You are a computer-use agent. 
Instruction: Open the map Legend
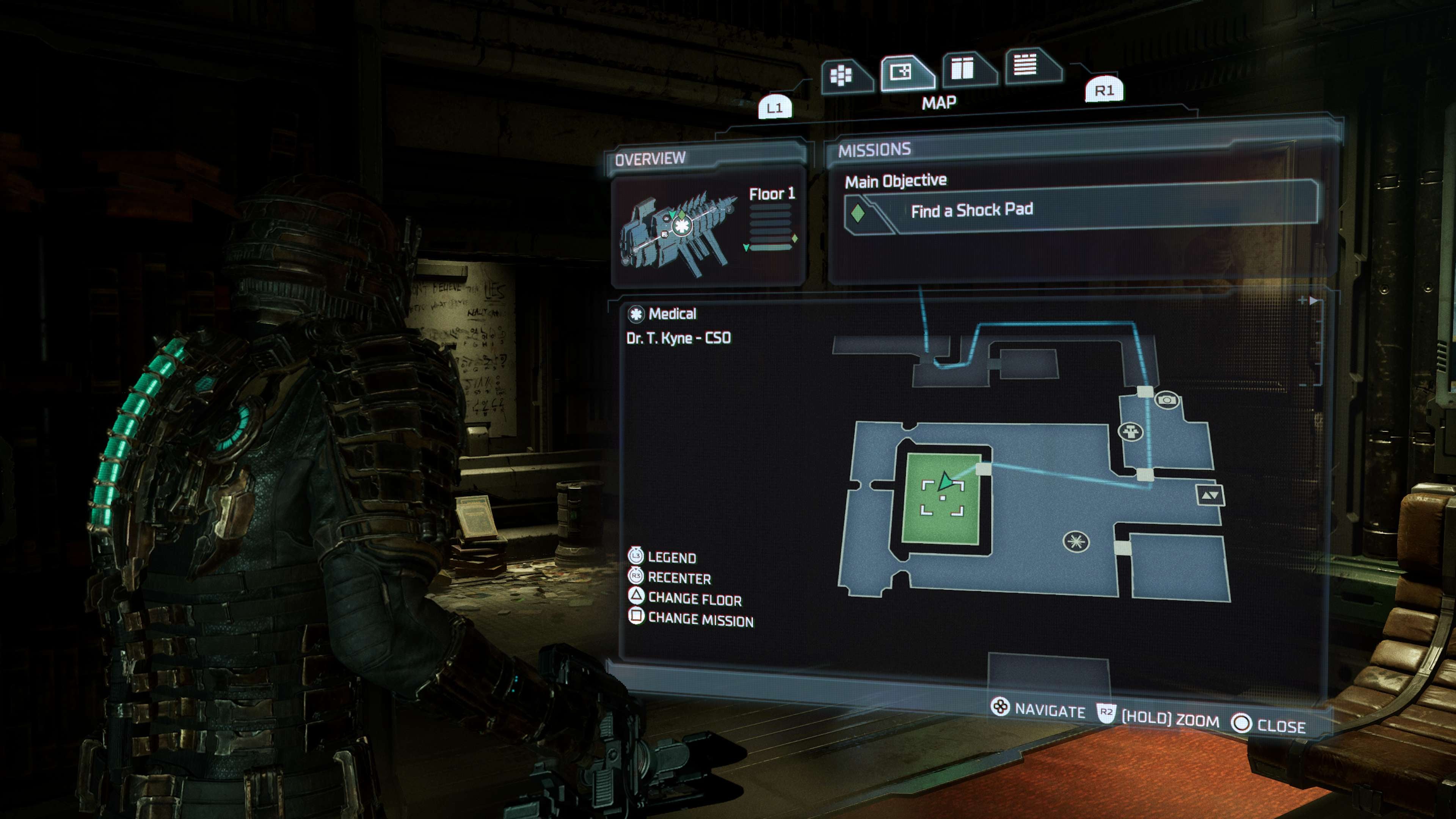point(672,557)
